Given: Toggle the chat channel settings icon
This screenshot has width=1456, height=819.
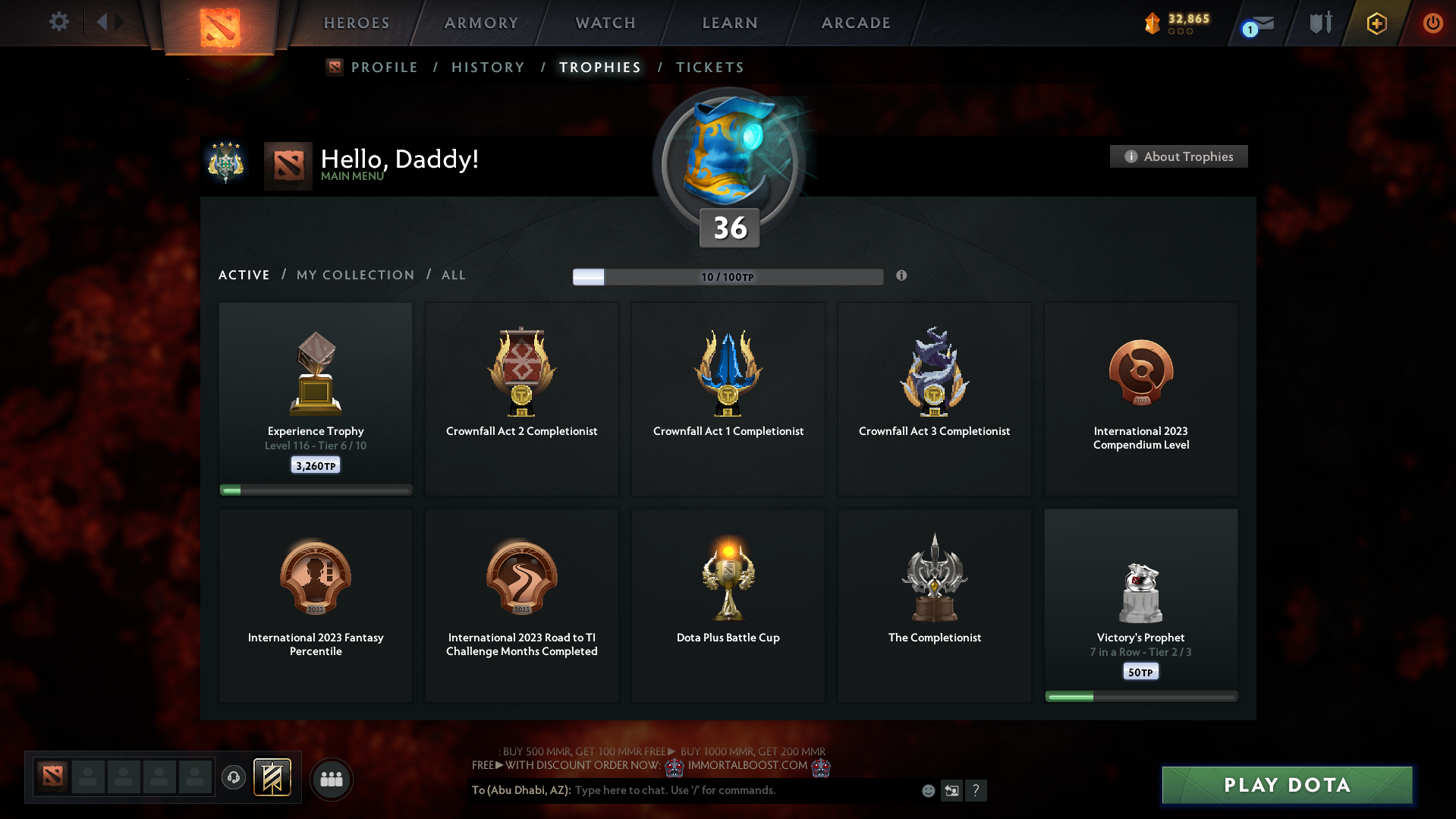Looking at the screenshot, I should [x=951, y=790].
